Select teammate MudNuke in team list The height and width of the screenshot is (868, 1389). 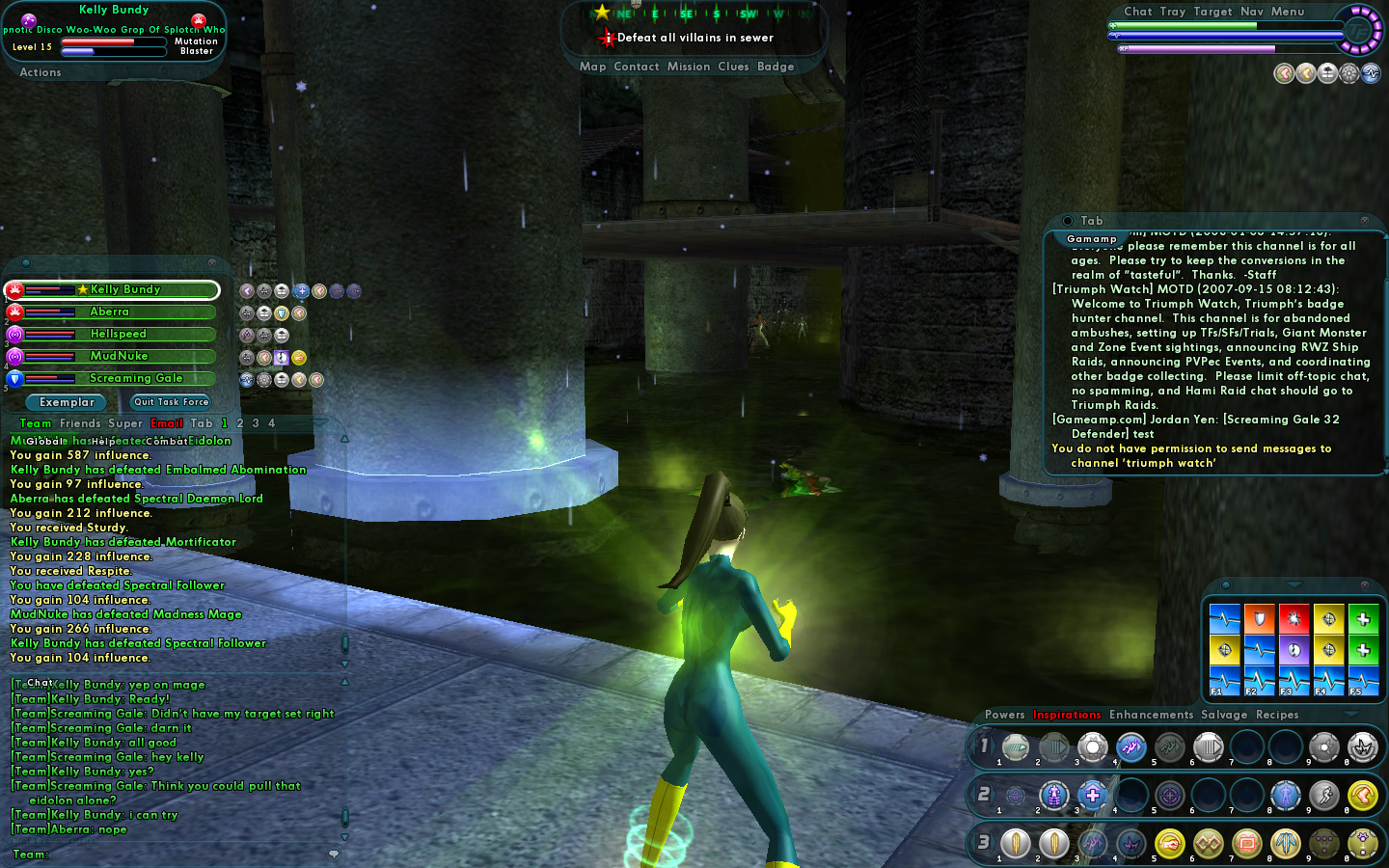119,356
